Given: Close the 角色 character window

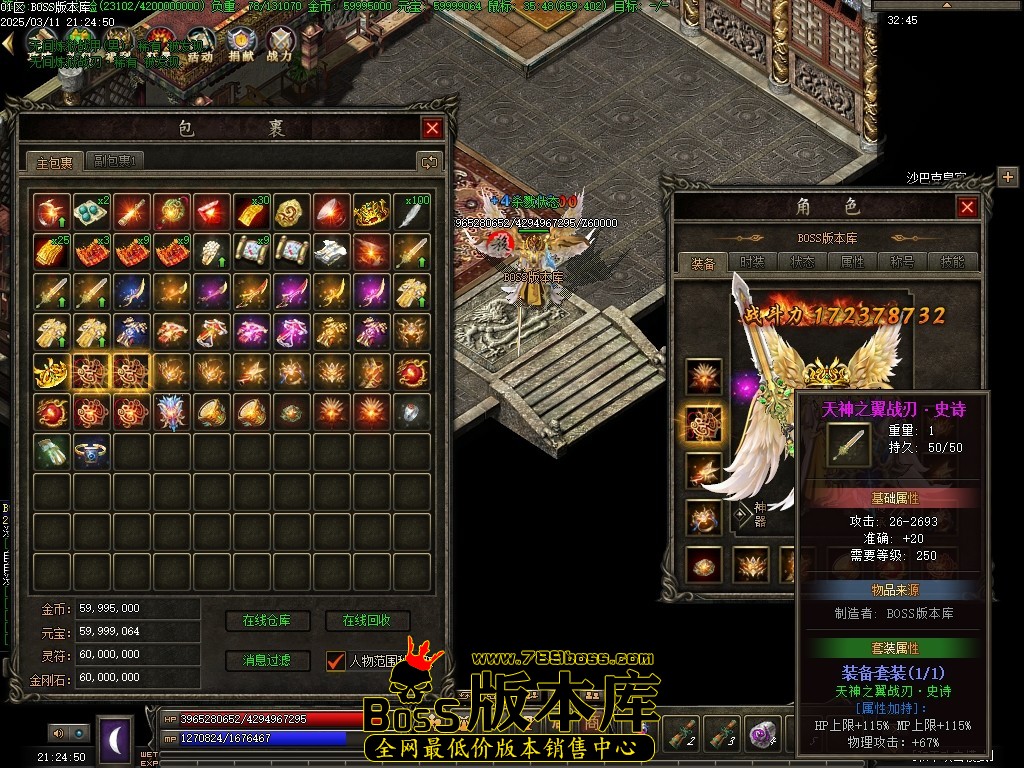Looking at the screenshot, I should 967,207.
